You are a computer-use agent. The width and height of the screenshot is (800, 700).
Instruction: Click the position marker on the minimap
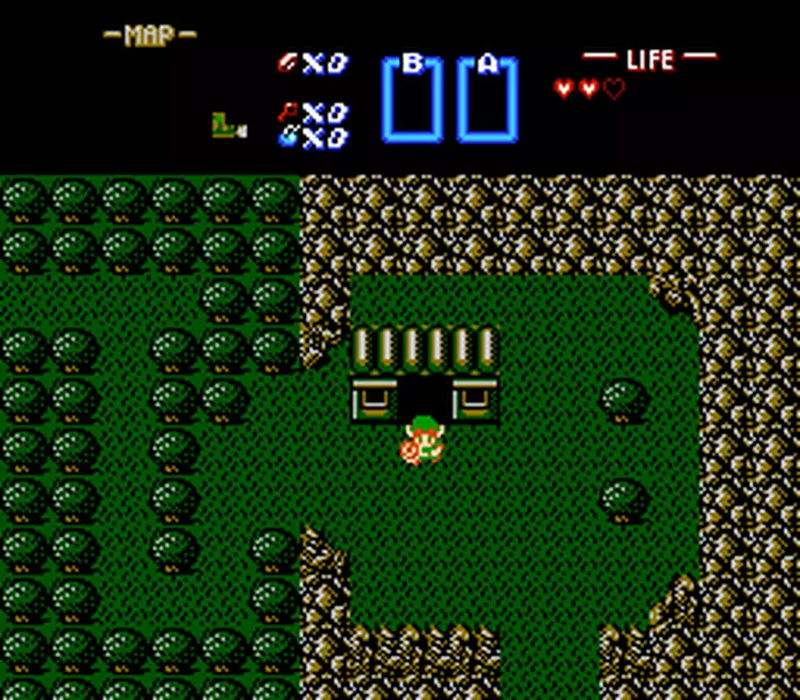[x=226, y=126]
